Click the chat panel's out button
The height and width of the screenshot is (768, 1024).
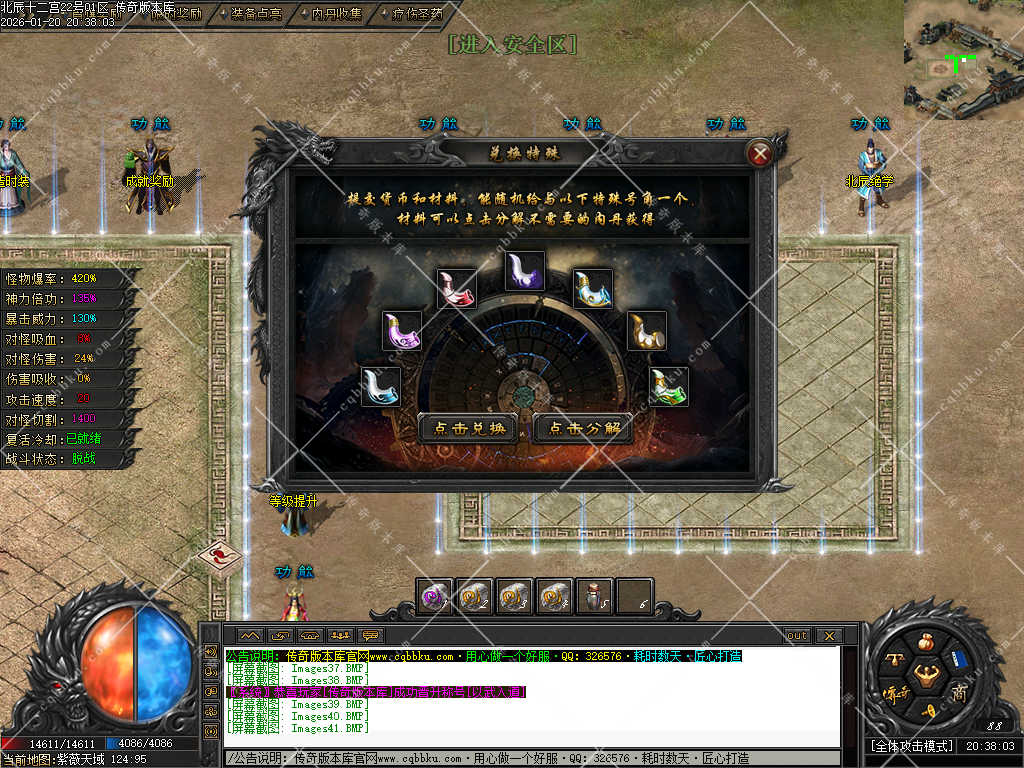(x=797, y=636)
